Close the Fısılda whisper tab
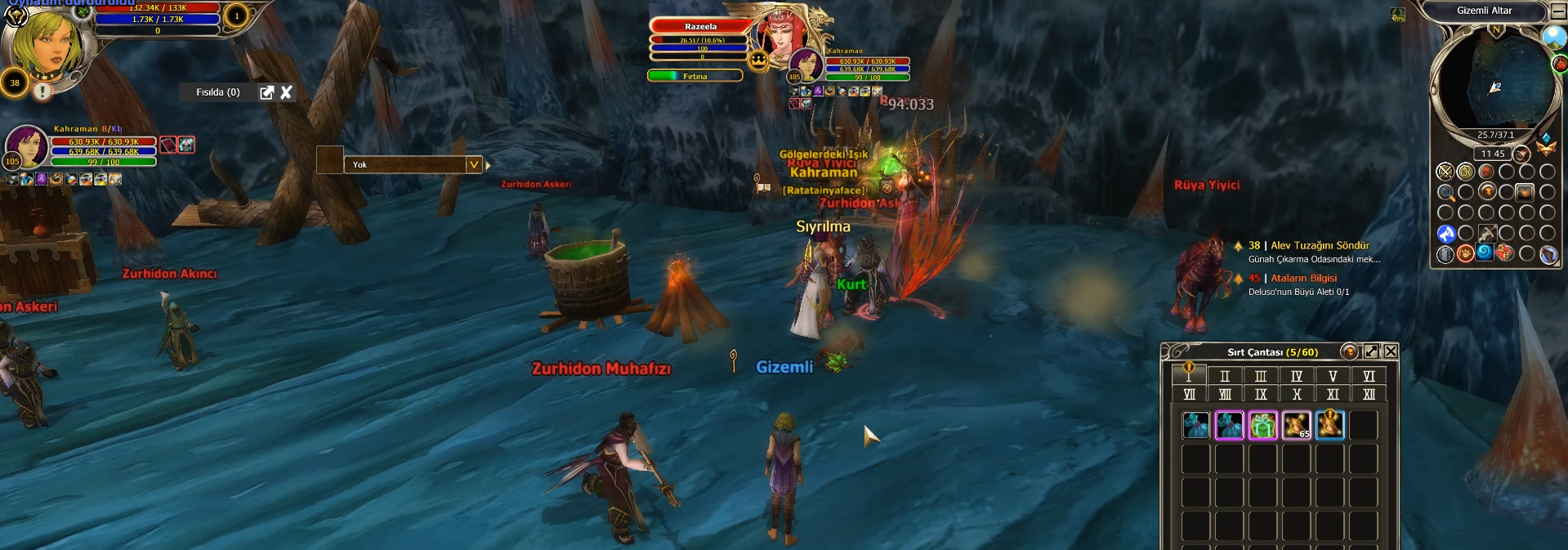The image size is (1568, 550). point(286,92)
